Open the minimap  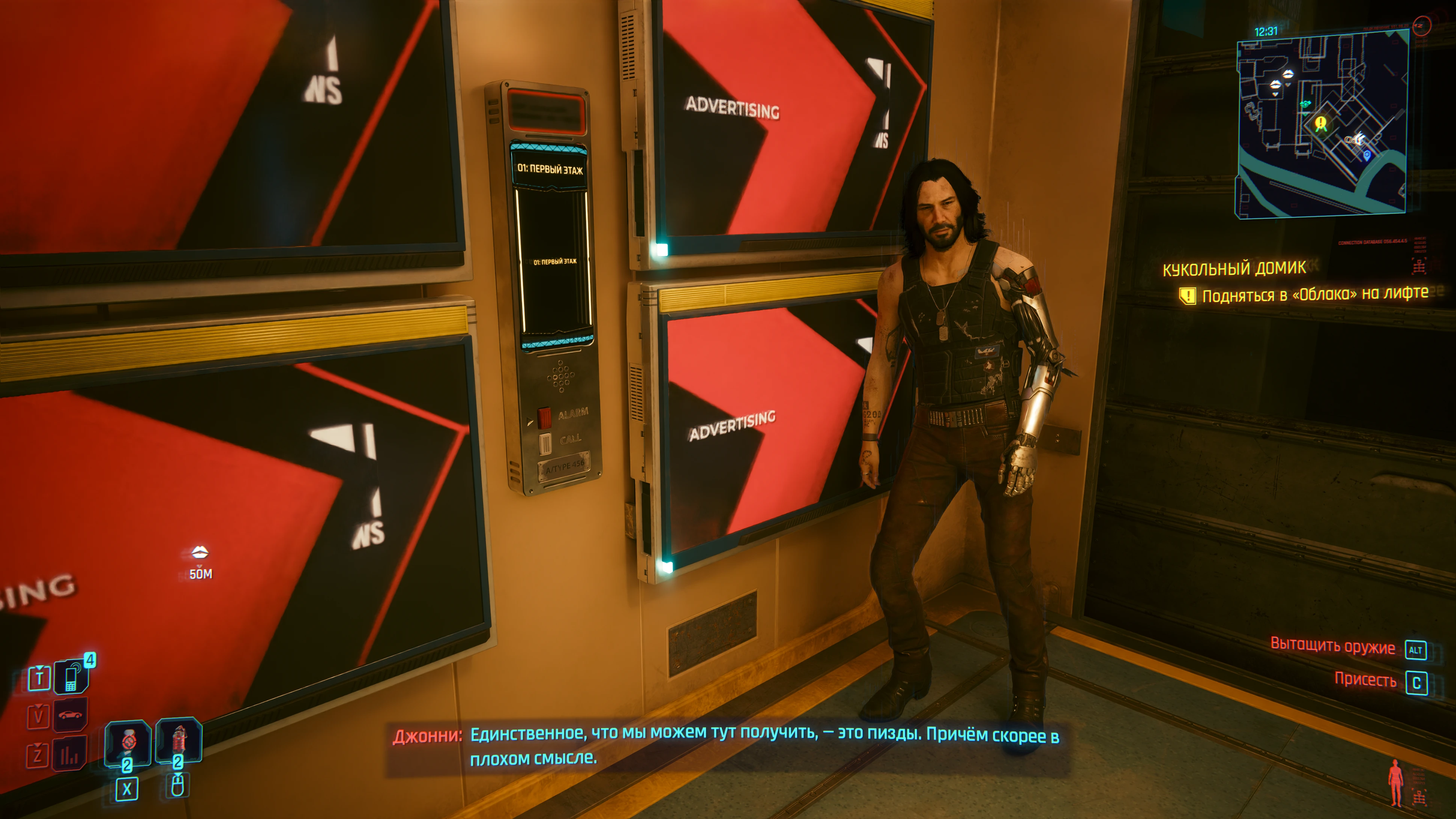coord(1321,124)
